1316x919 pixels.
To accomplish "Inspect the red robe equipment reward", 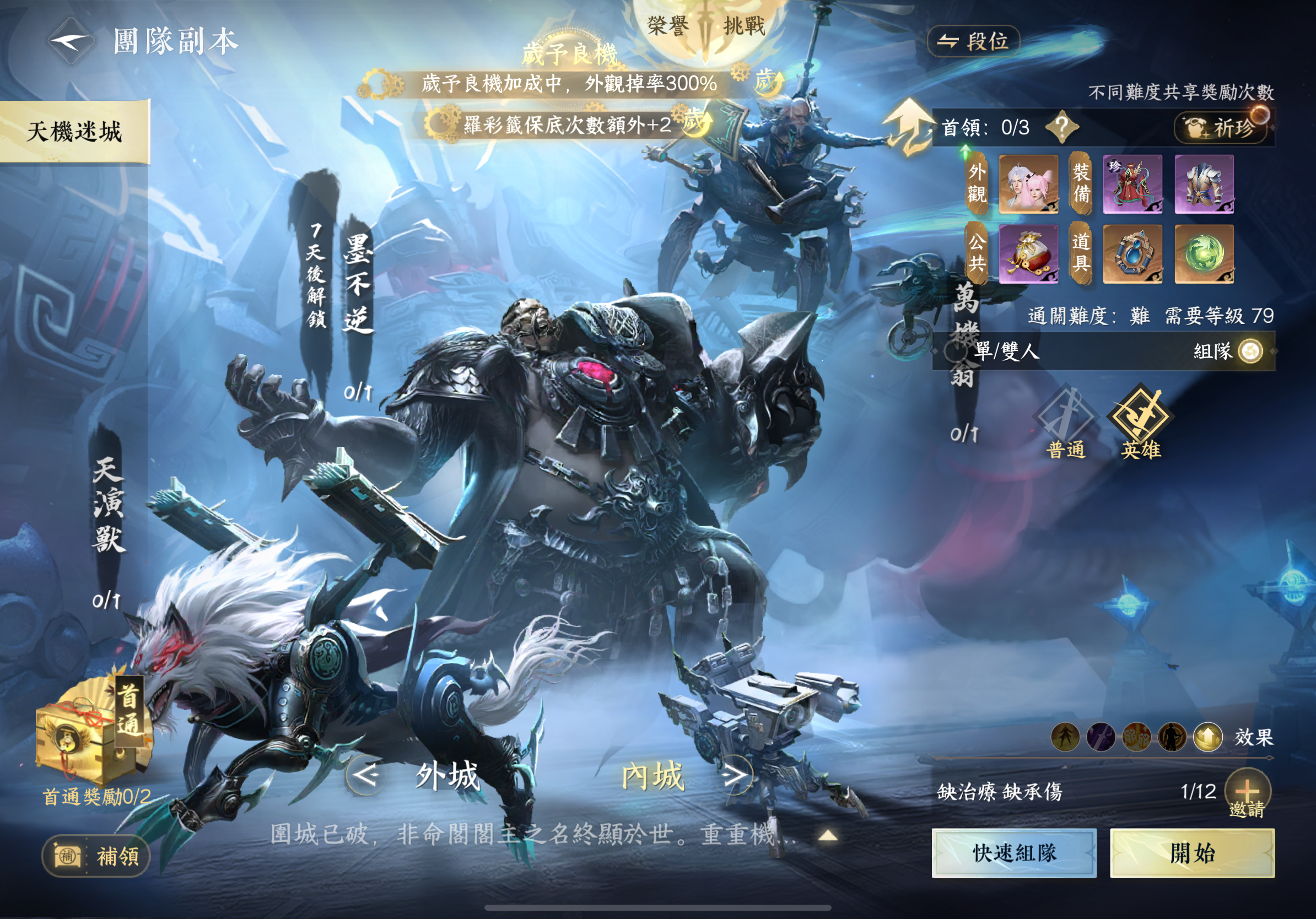I will 1132,184.
